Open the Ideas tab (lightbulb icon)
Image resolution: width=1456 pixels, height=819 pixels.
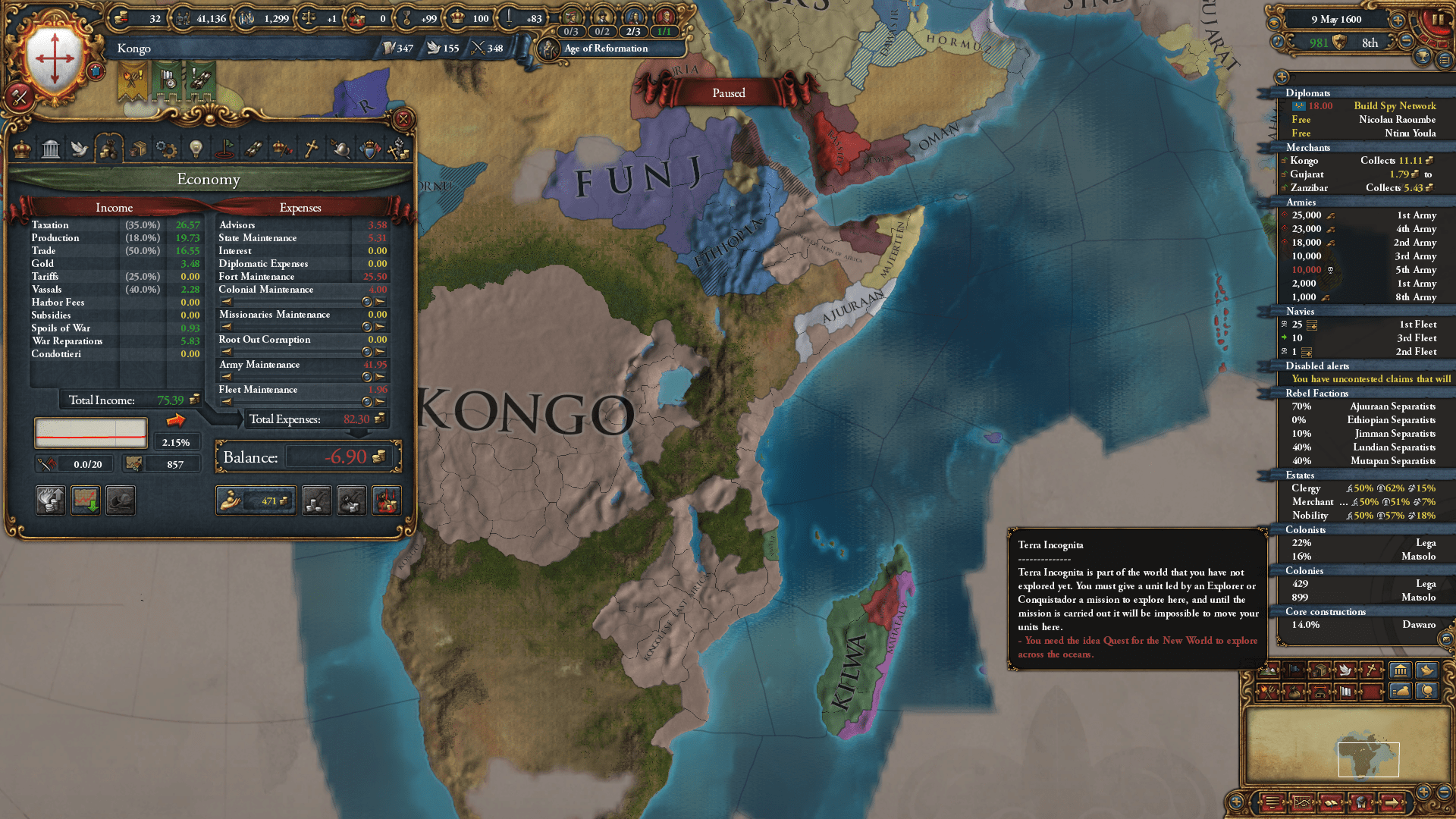click(x=196, y=149)
